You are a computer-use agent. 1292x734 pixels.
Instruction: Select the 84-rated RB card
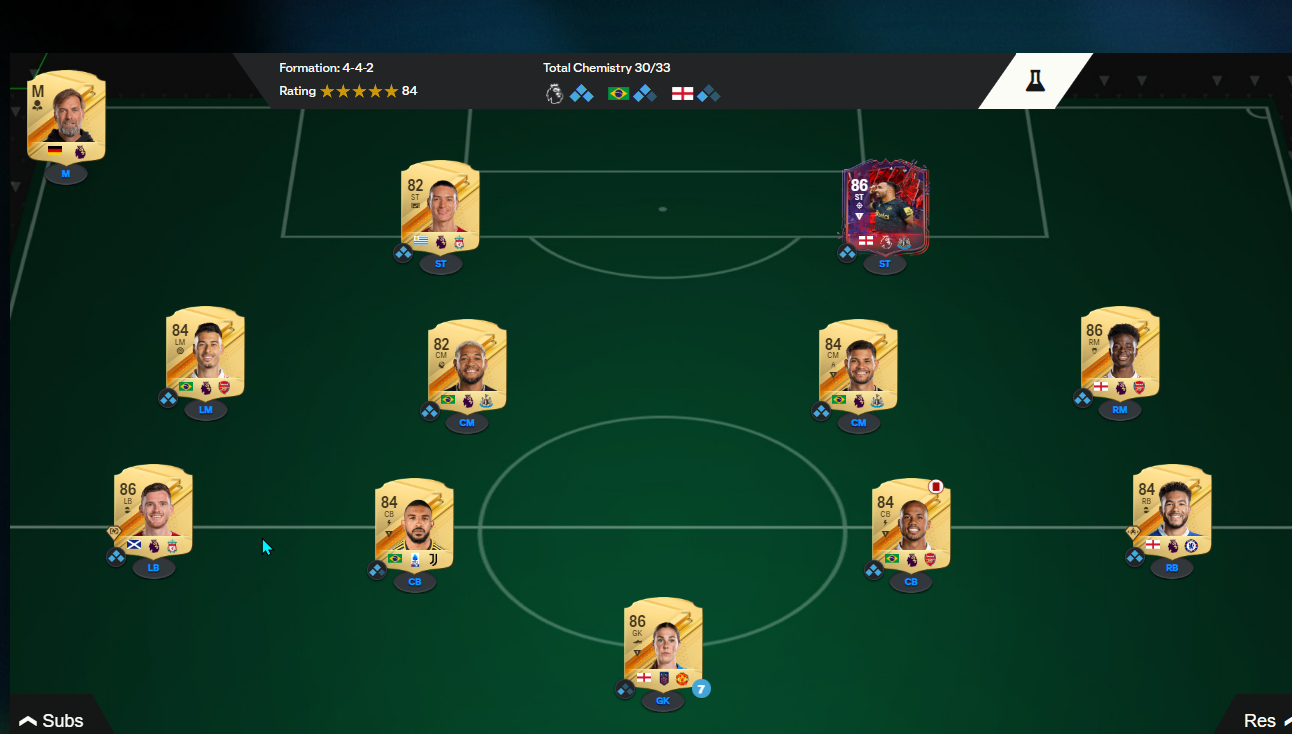(1172, 510)
